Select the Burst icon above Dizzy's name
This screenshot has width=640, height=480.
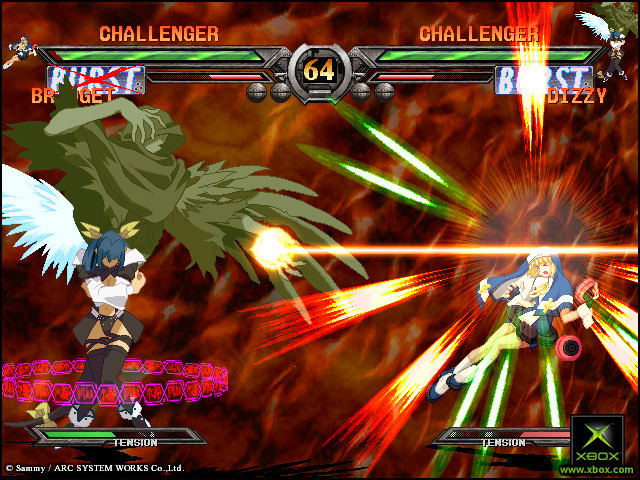coord(542,79)
